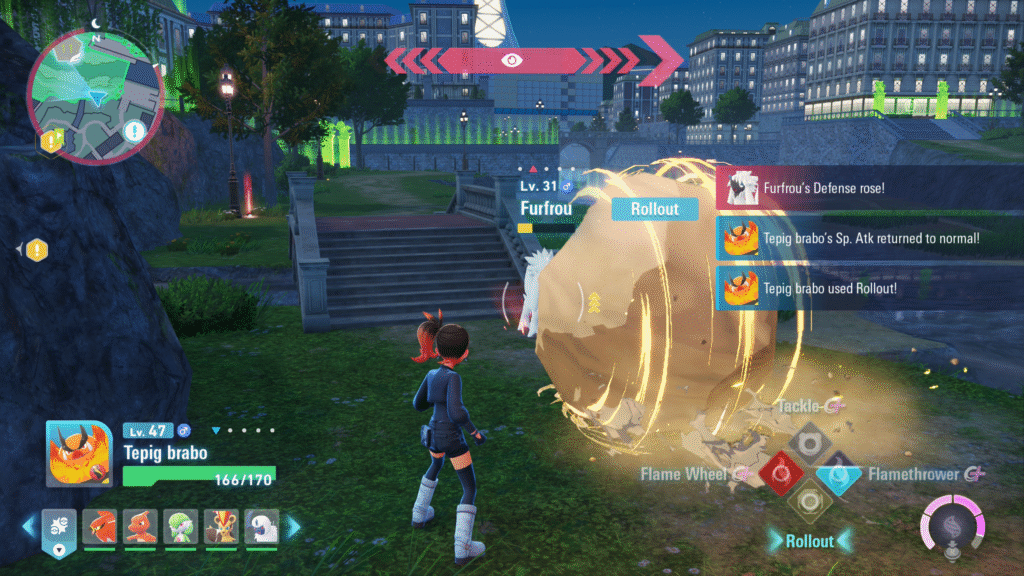Click the party bar's right arrow
Viewport: 1024px width, 576px height.
294,524
